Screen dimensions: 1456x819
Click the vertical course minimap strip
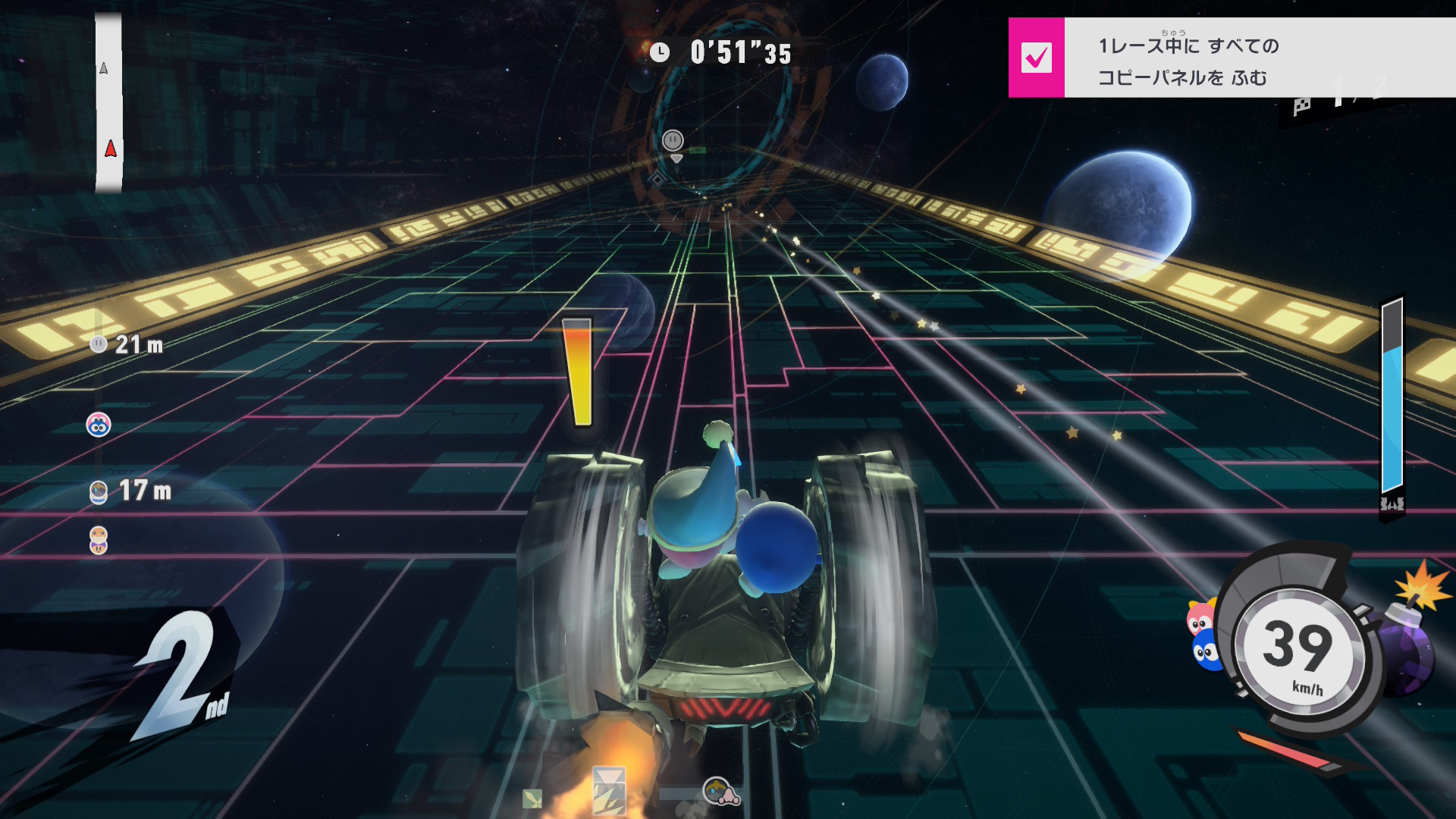[x=108, y=102]
